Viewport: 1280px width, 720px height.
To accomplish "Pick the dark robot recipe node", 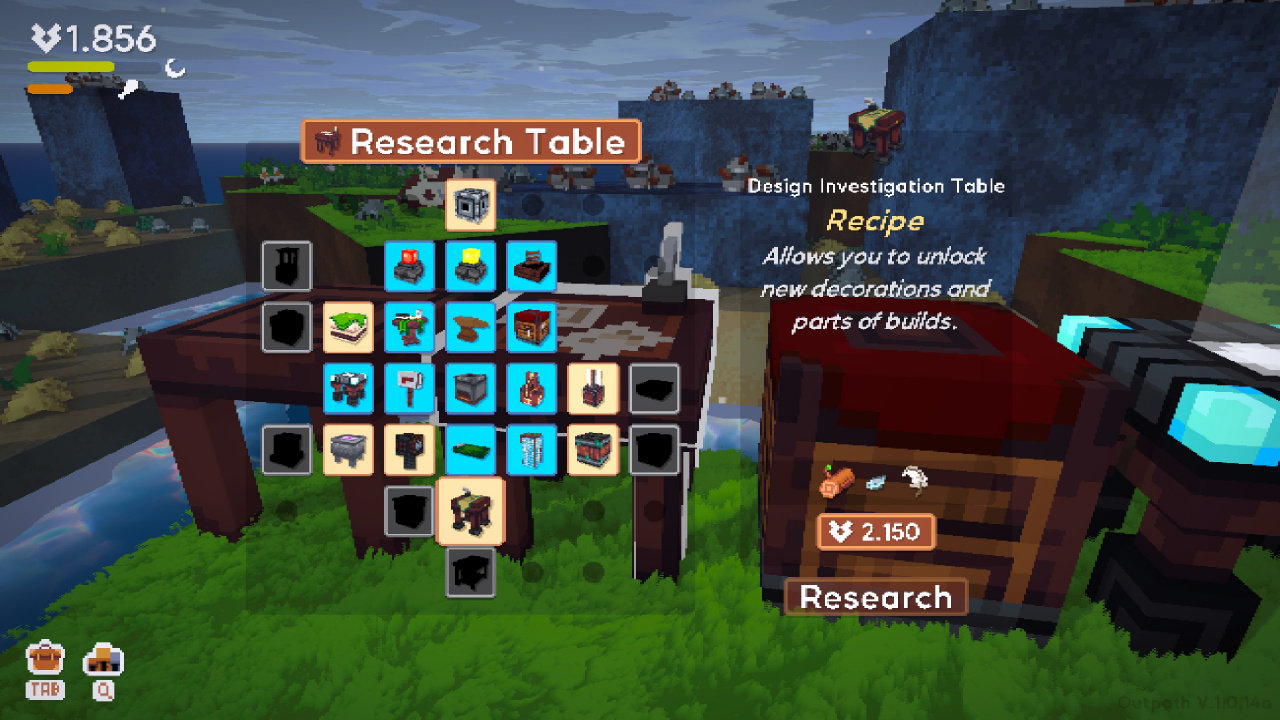I will 348,388.
